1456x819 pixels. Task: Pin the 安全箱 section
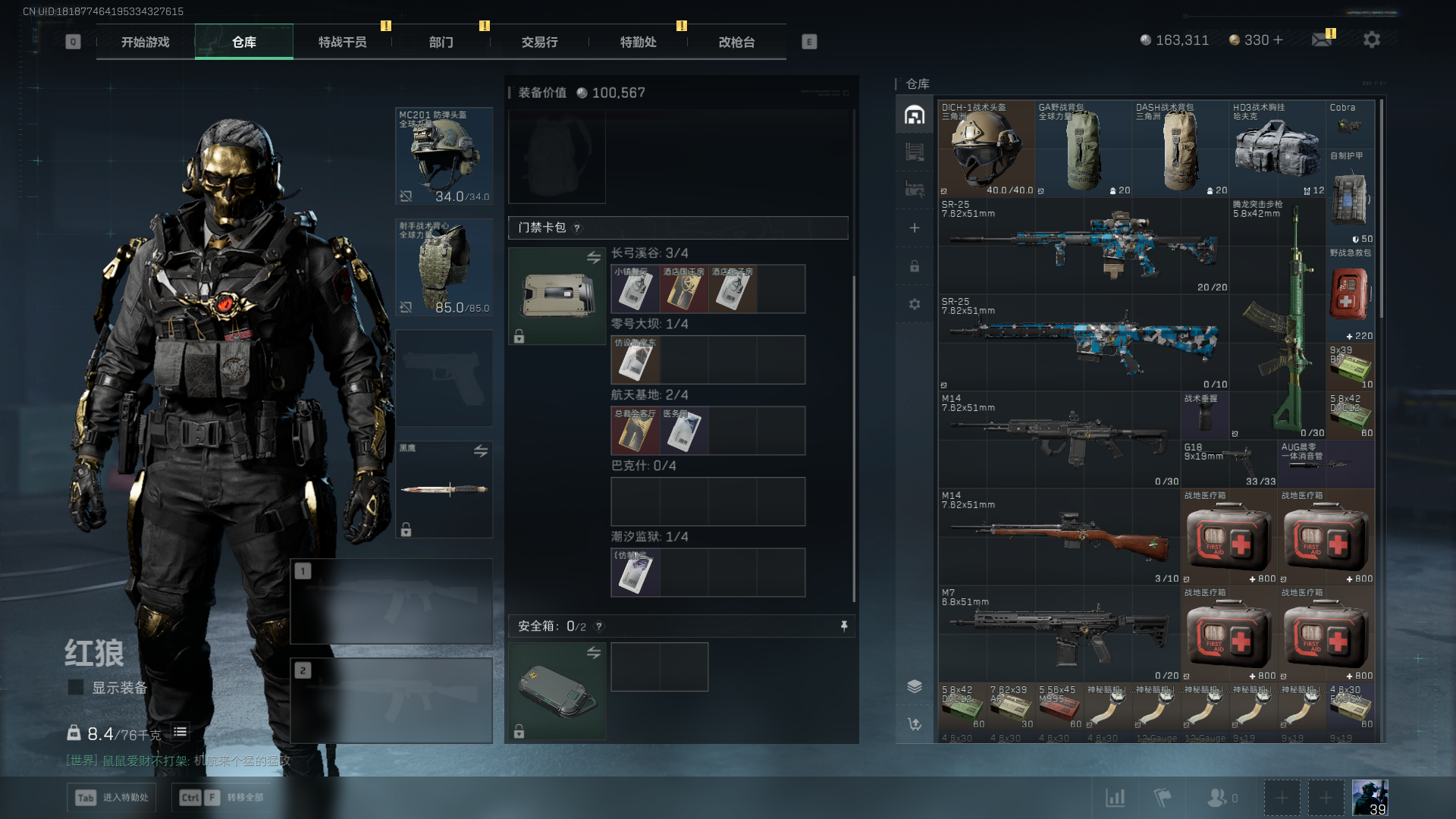(844, 626)
